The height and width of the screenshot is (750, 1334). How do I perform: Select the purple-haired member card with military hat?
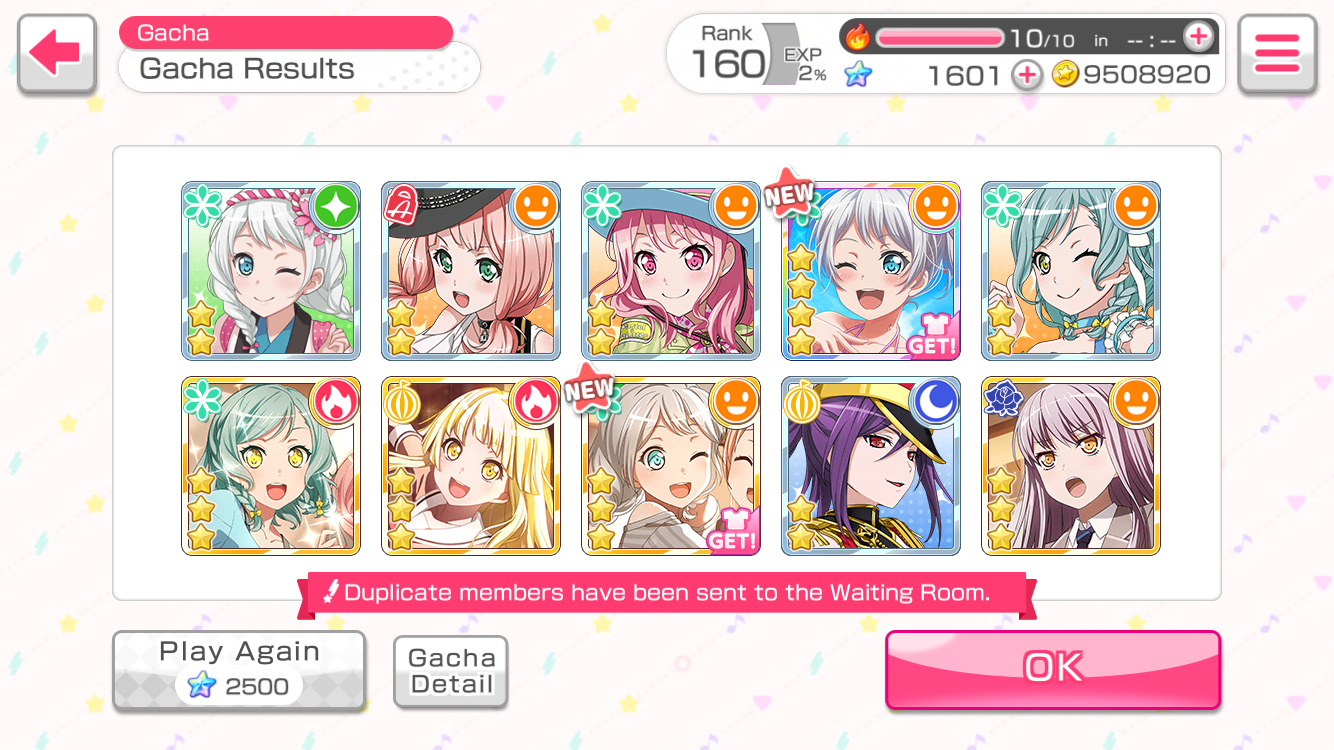click(x=870, y=466)
